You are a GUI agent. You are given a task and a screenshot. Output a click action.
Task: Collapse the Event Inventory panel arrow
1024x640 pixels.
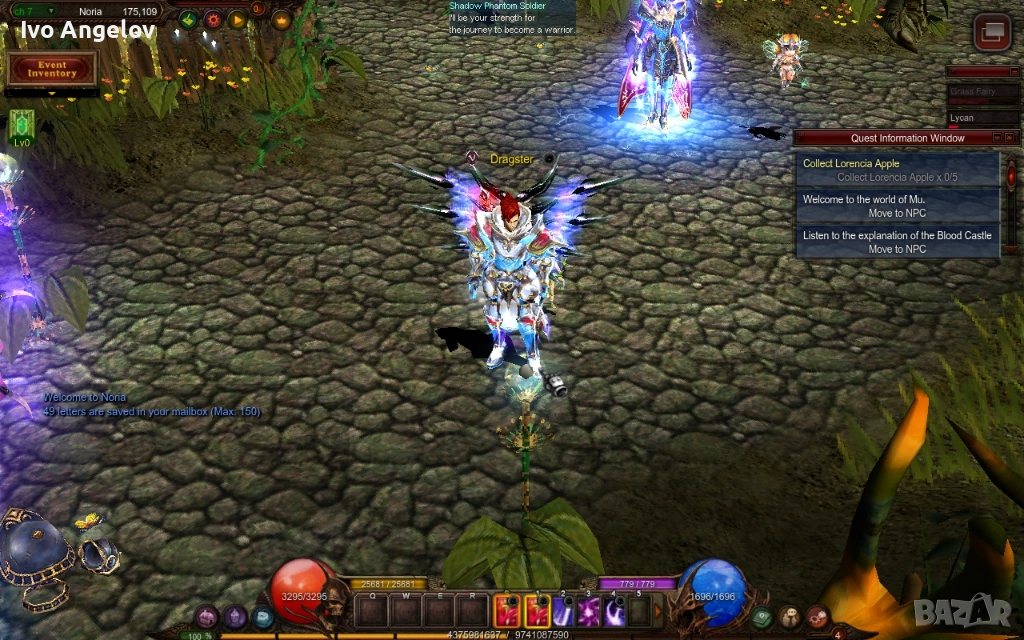click(x=52, y=93)
